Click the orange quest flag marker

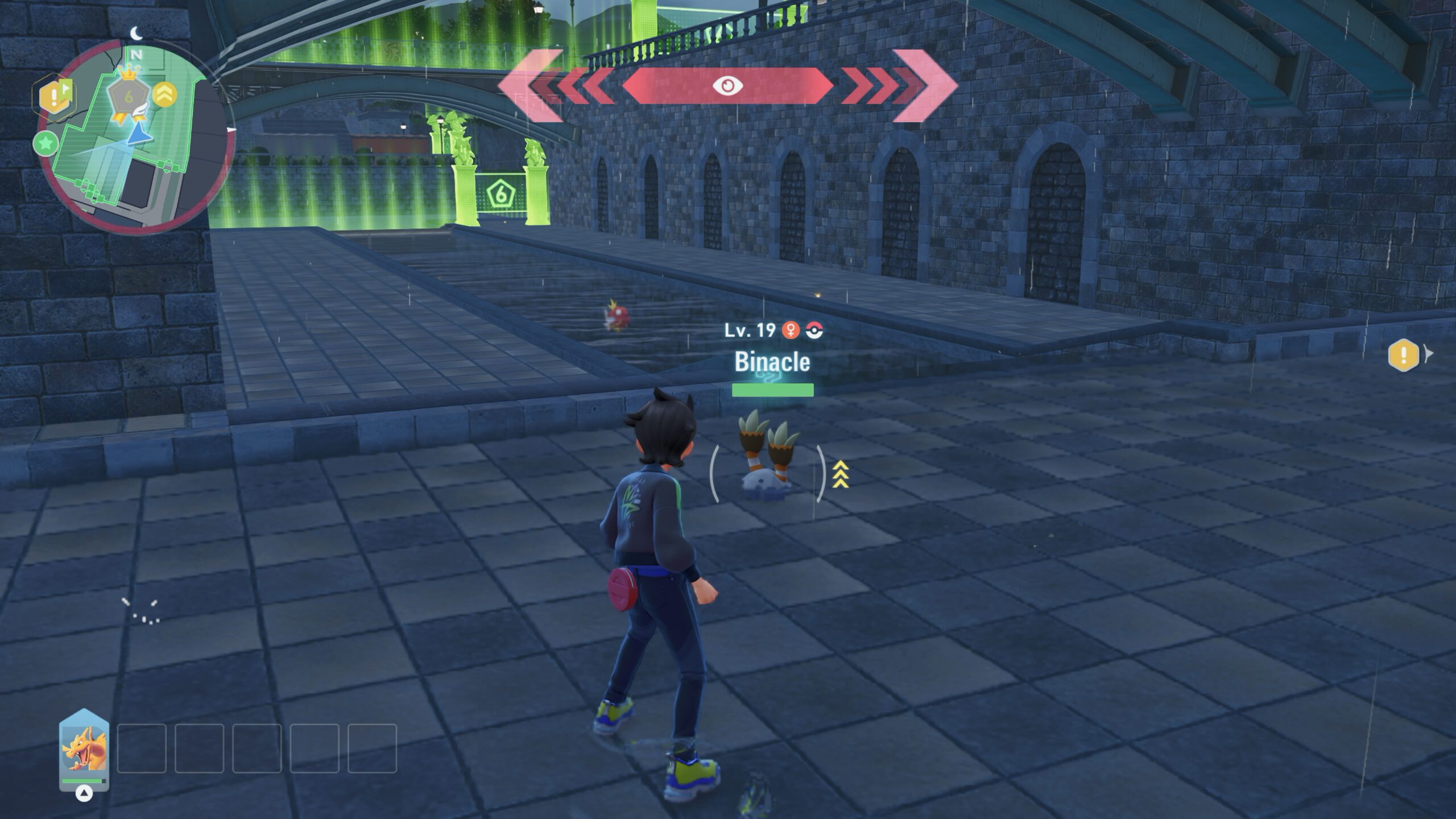(55, 97)
